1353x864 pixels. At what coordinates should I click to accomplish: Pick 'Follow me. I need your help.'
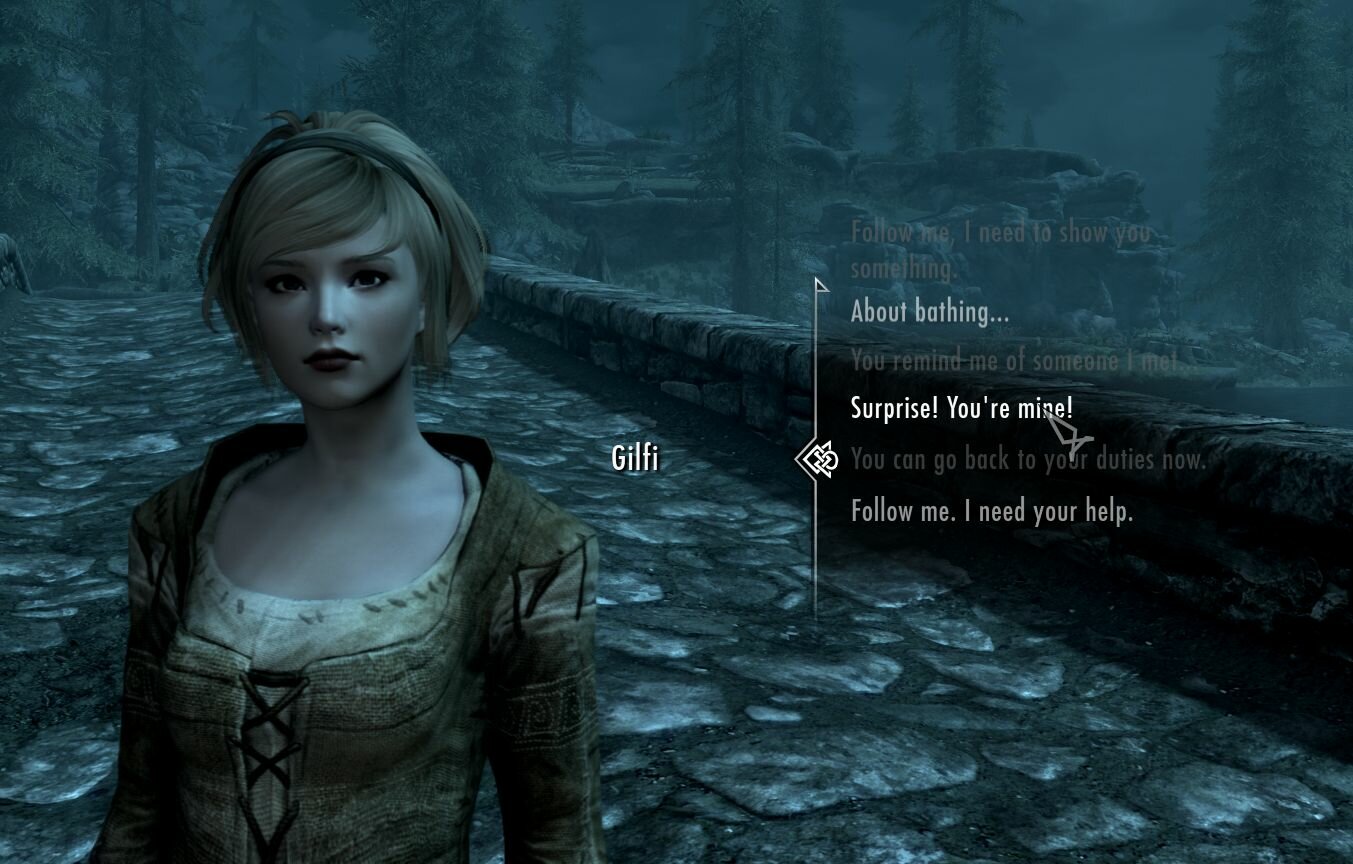coord(991,511)
